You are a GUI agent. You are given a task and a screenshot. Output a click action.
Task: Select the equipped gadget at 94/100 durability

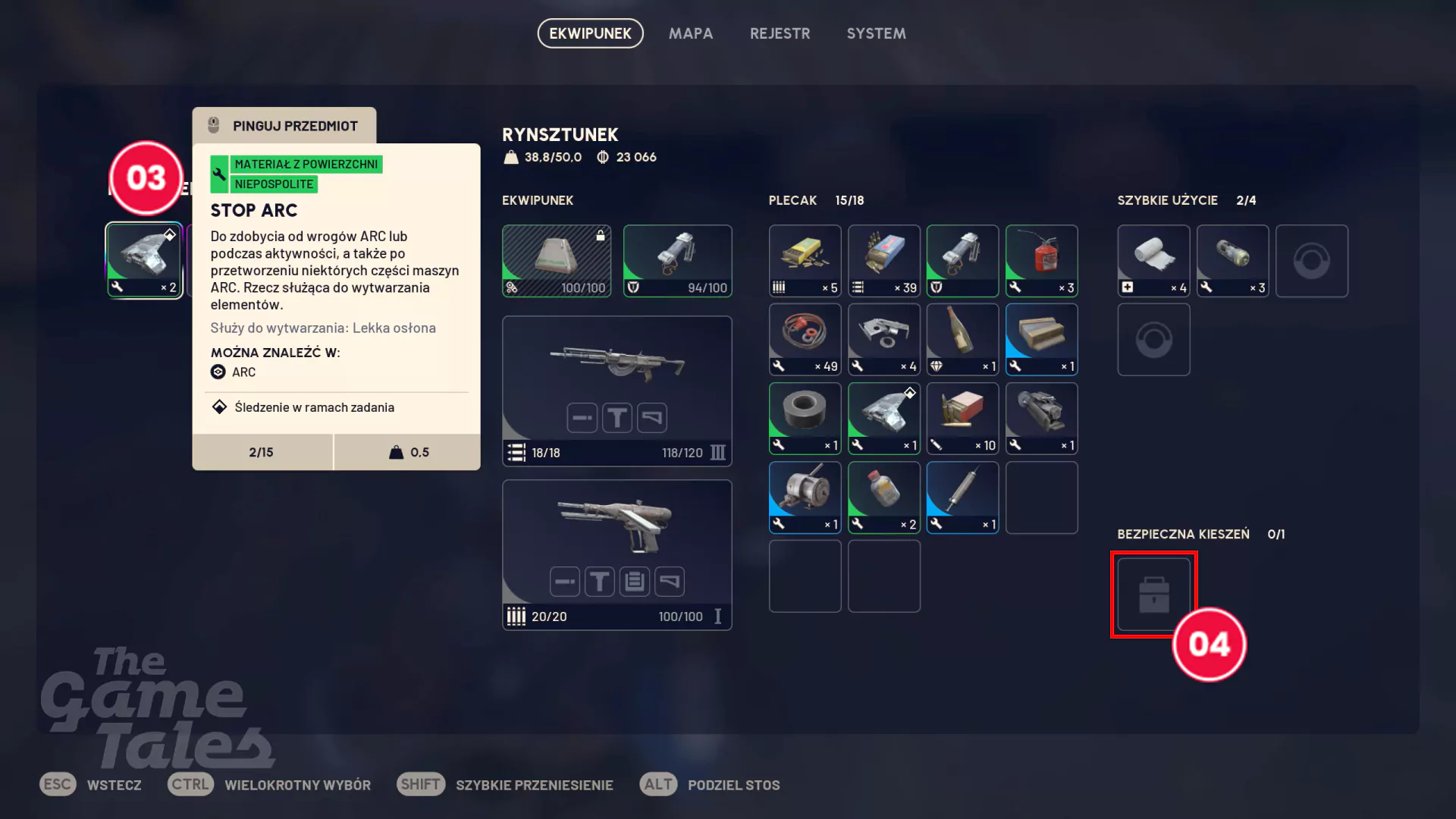pyautogui.click(x=677, y=261)
